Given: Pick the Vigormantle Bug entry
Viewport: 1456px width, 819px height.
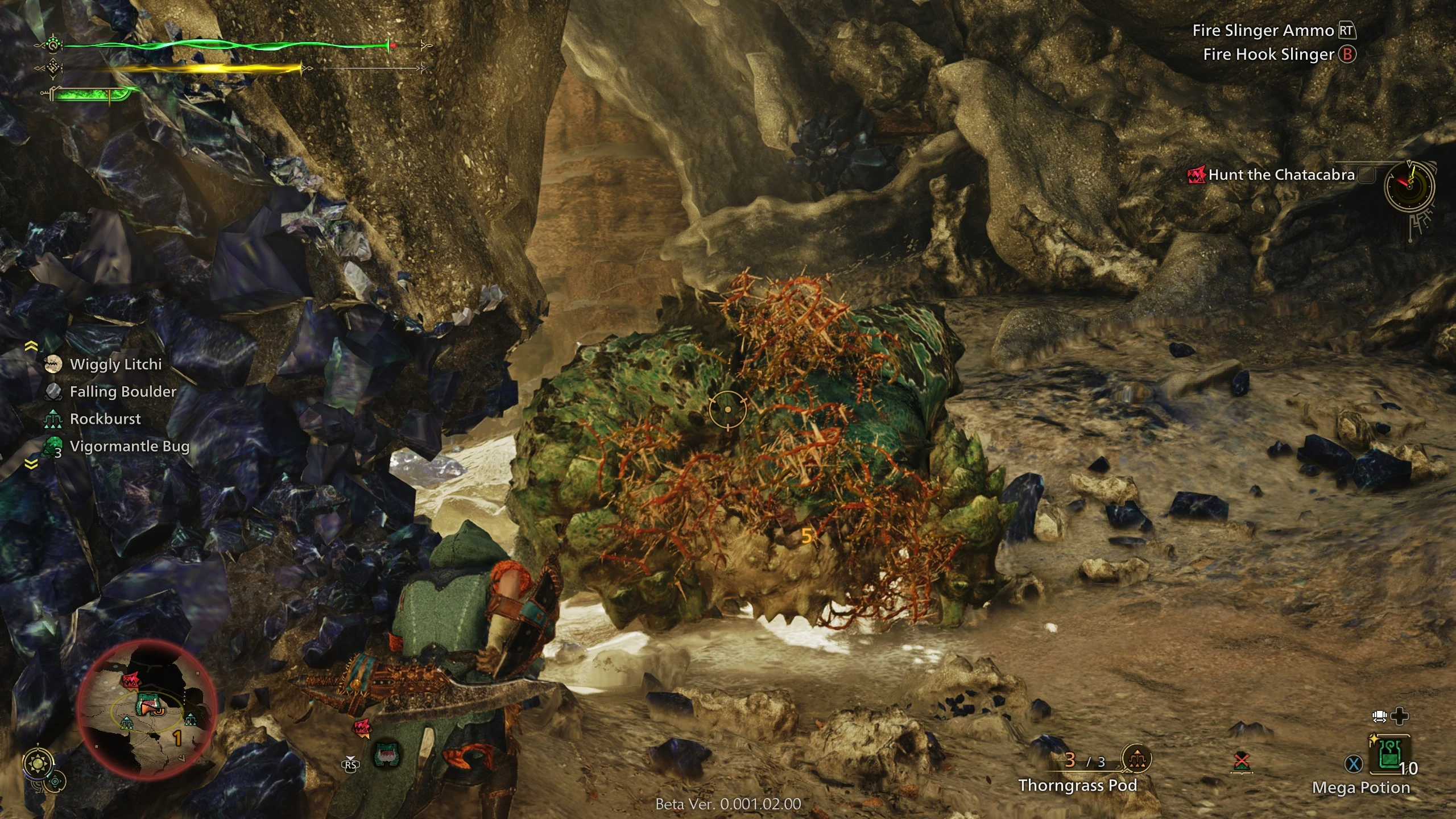Looking at the screenshot, I should click(x=129, y=446).
